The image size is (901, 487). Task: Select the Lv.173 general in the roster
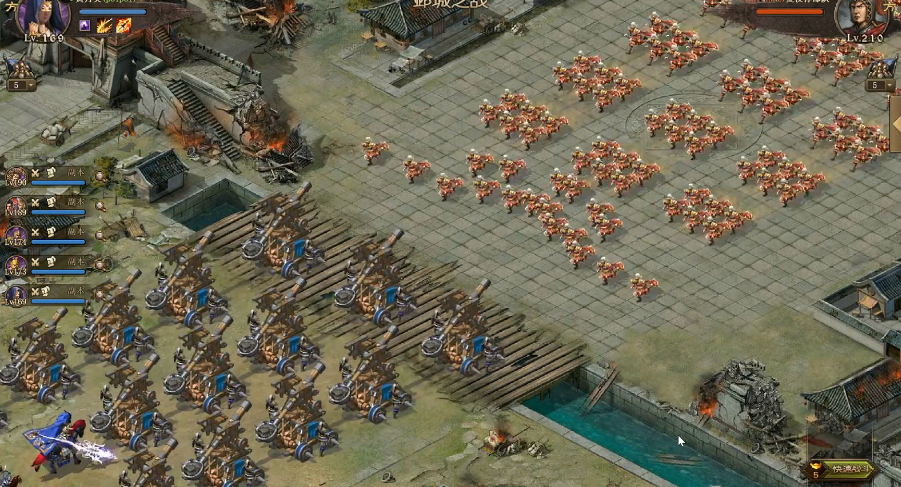[x=16, y=265]
